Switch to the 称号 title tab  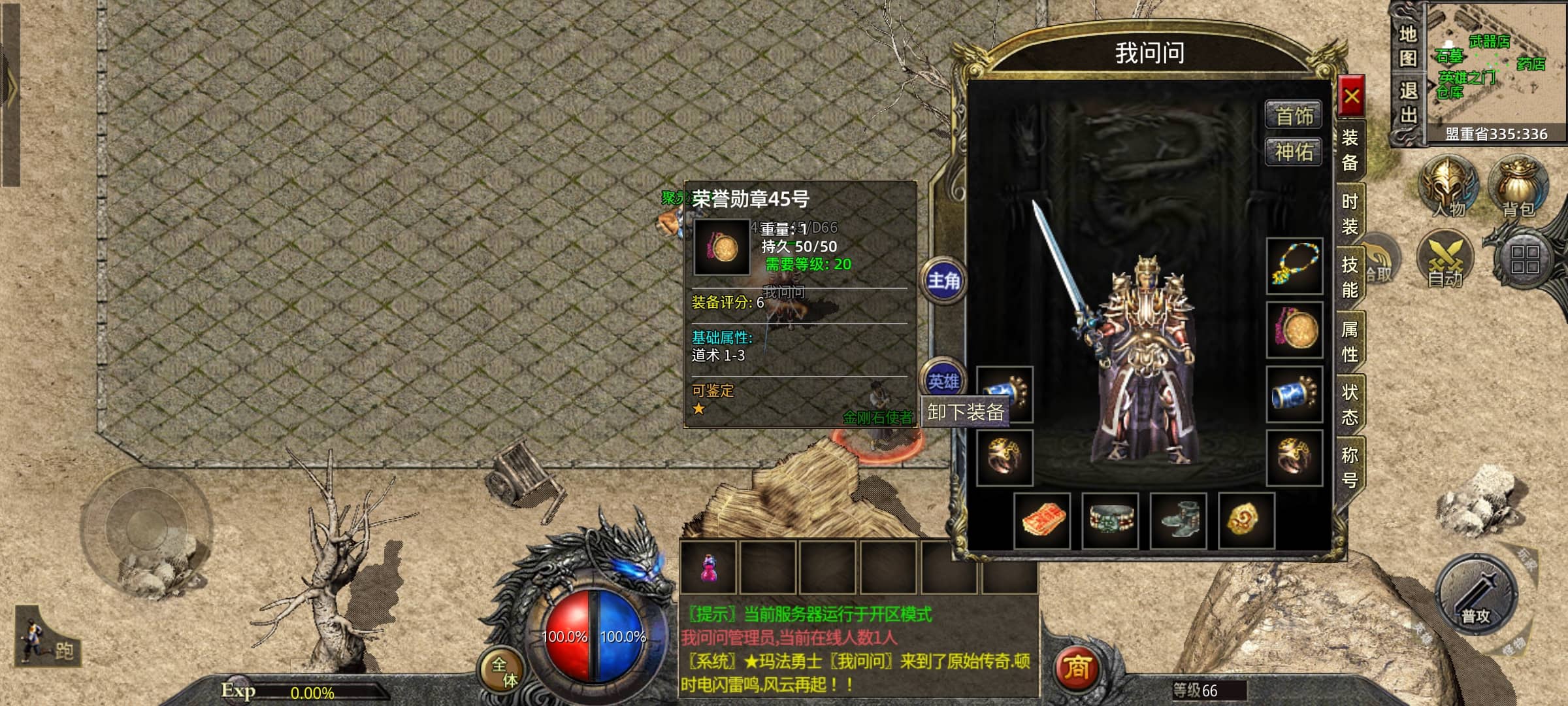1350,467
